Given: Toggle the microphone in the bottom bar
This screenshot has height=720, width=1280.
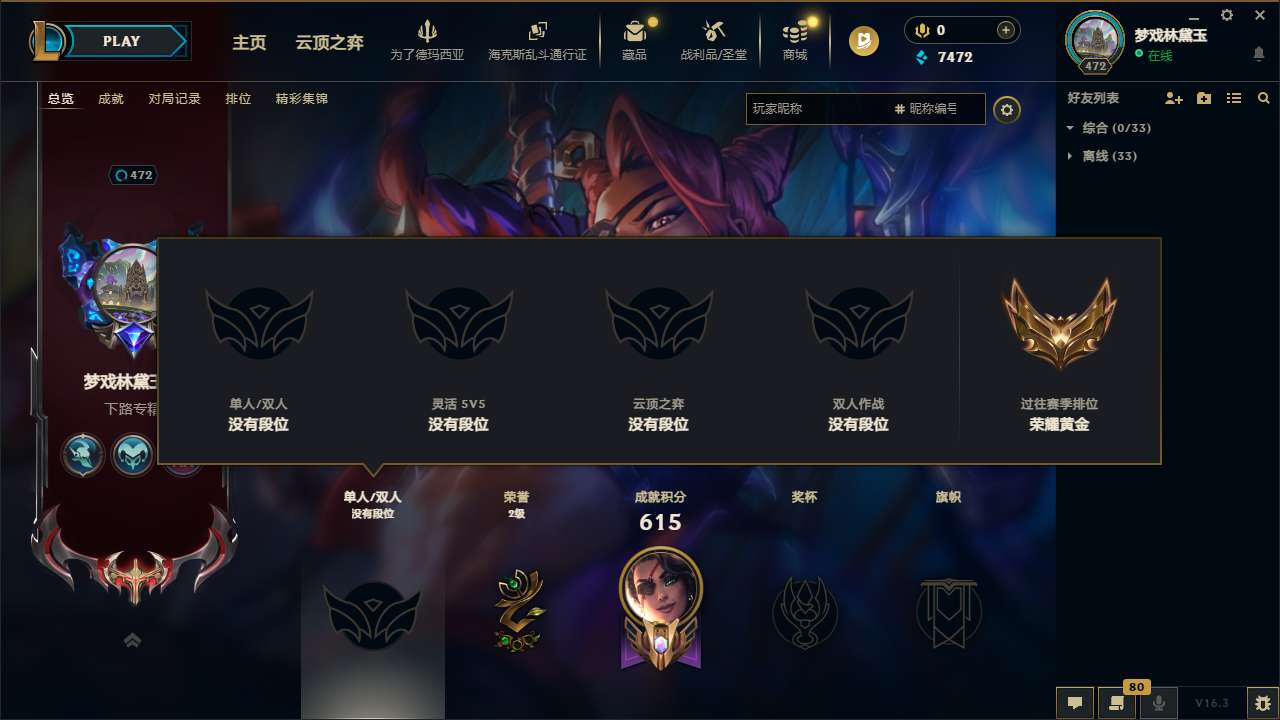Looking at the screenshot, I should coord(1159,703).
